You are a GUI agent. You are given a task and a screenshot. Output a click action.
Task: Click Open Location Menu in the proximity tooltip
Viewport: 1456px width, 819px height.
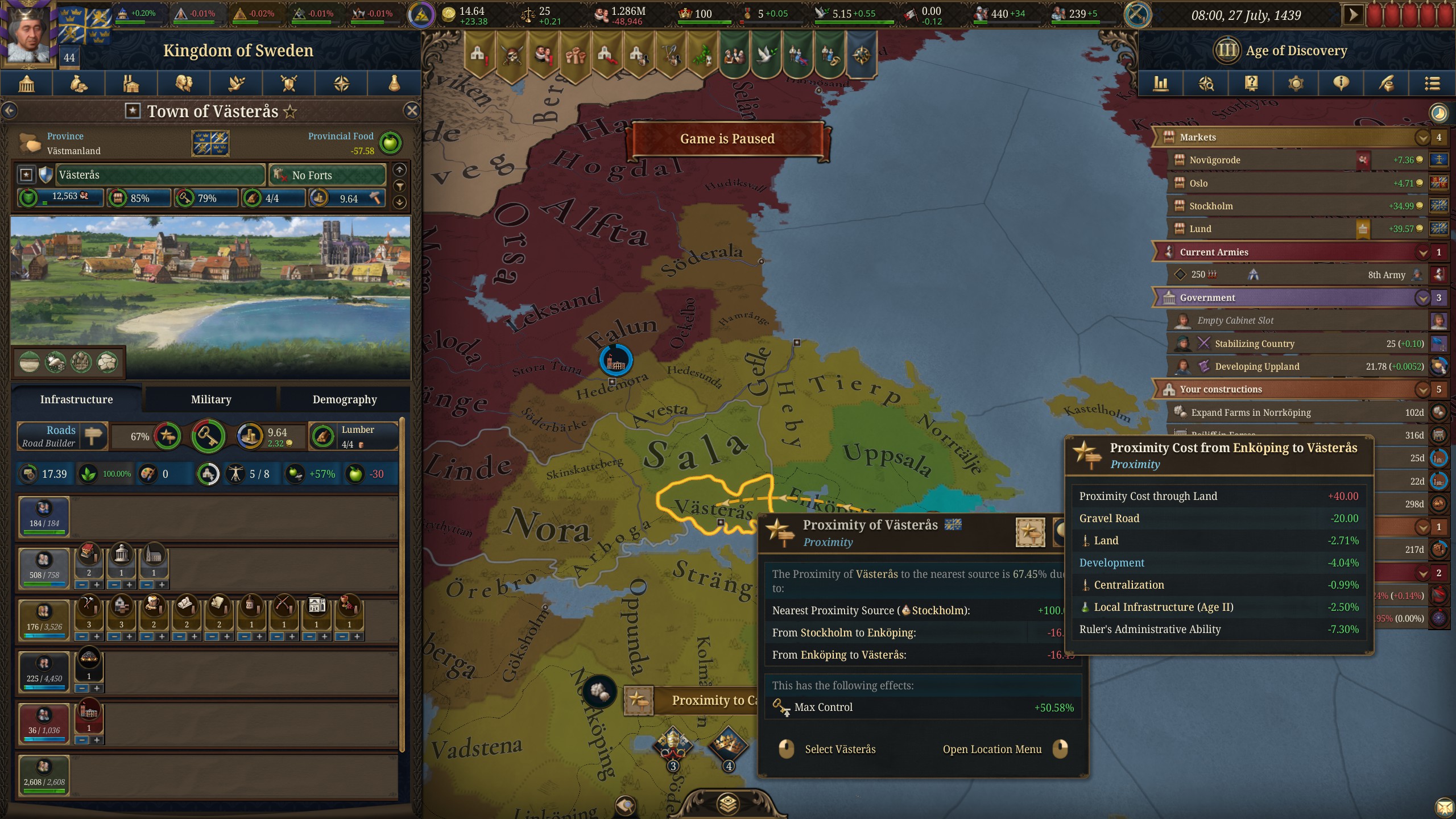pos(992,749)
